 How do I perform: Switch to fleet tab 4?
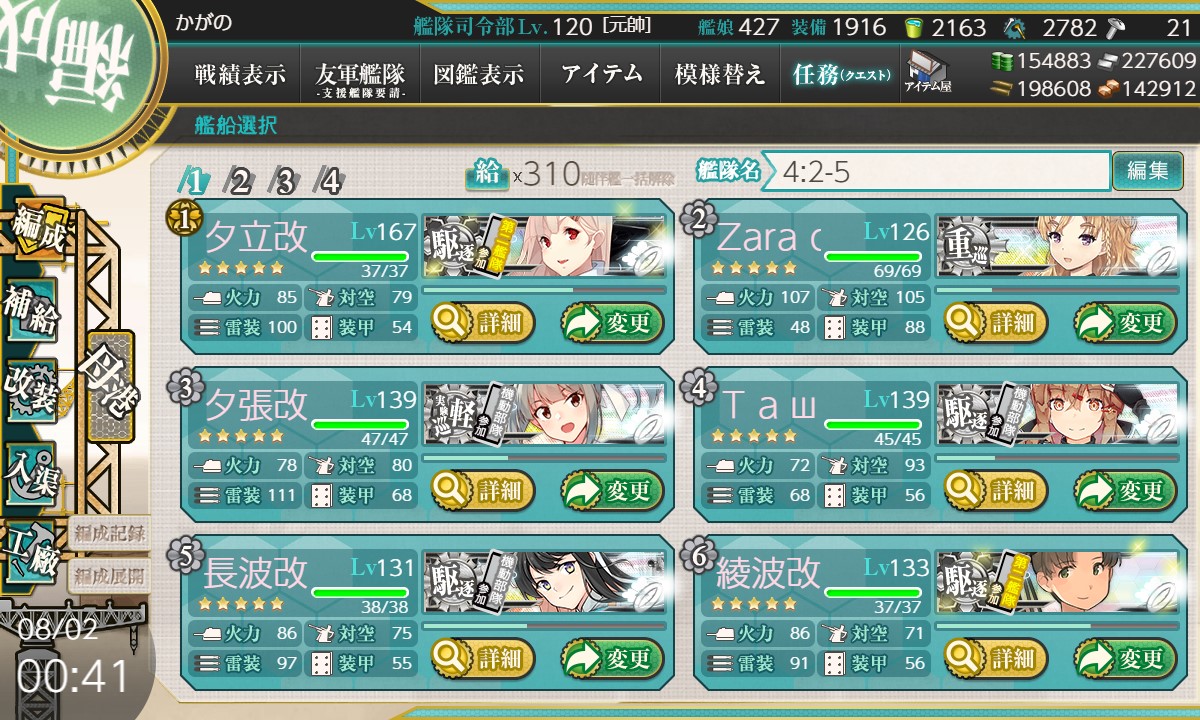329,182
